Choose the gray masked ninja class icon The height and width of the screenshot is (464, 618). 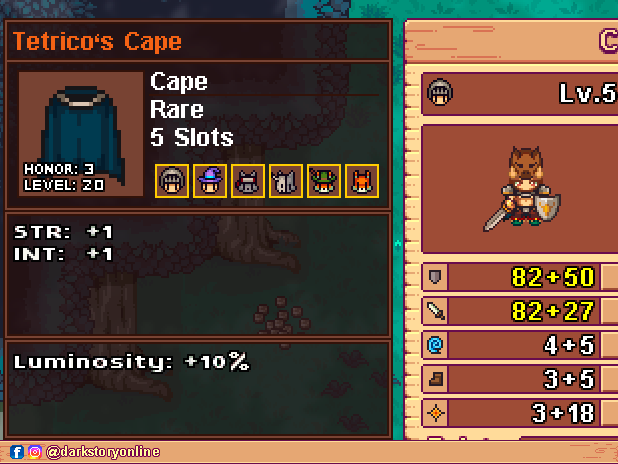point(248,181)
